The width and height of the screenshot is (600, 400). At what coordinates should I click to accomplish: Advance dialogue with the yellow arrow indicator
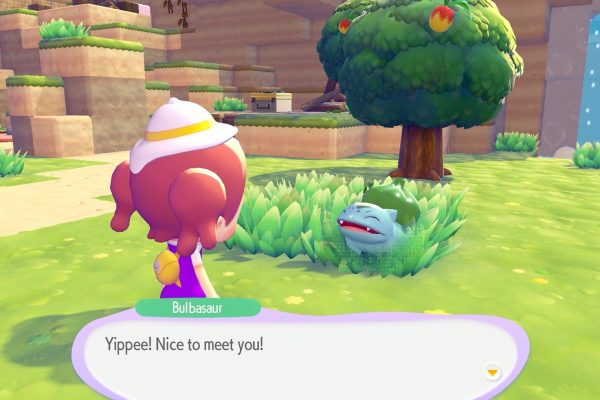point(491,371)
